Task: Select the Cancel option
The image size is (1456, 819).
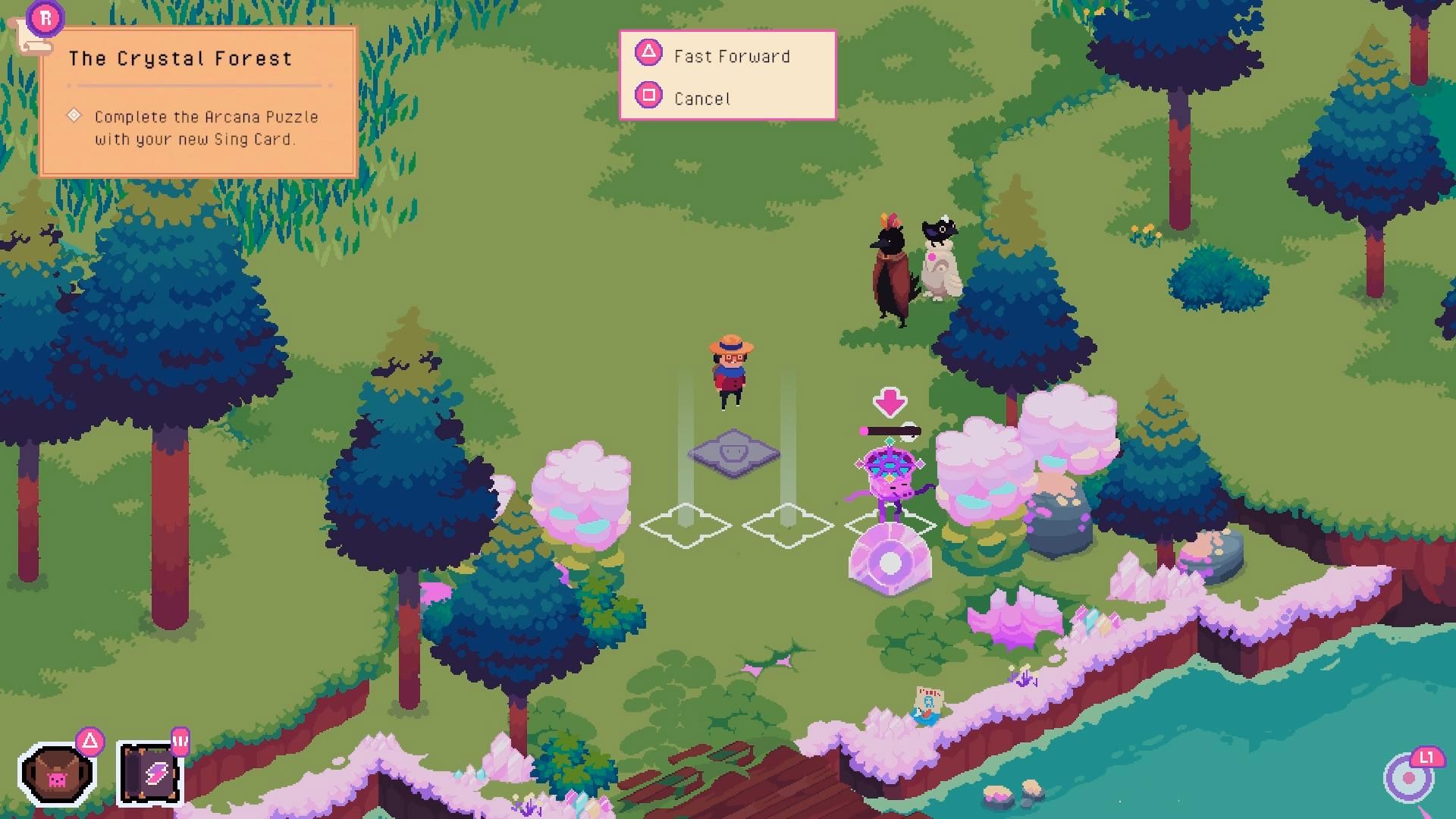Action: [701, 98]
